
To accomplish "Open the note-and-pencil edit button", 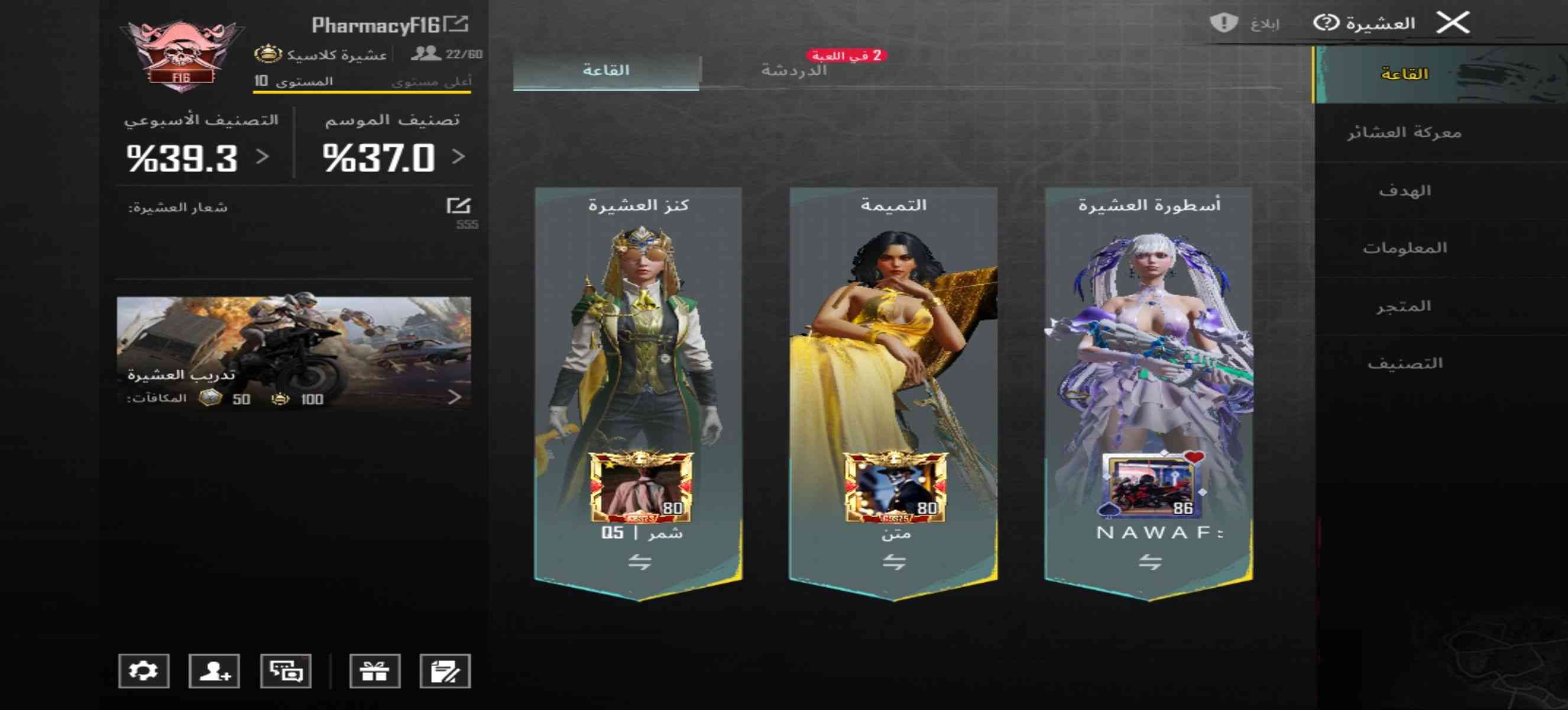I will point(445,671).
